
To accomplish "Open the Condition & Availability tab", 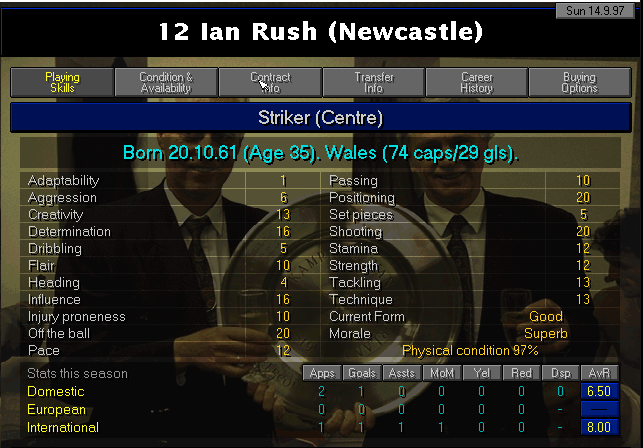I will pyautogui.click(x=166, y=82).
